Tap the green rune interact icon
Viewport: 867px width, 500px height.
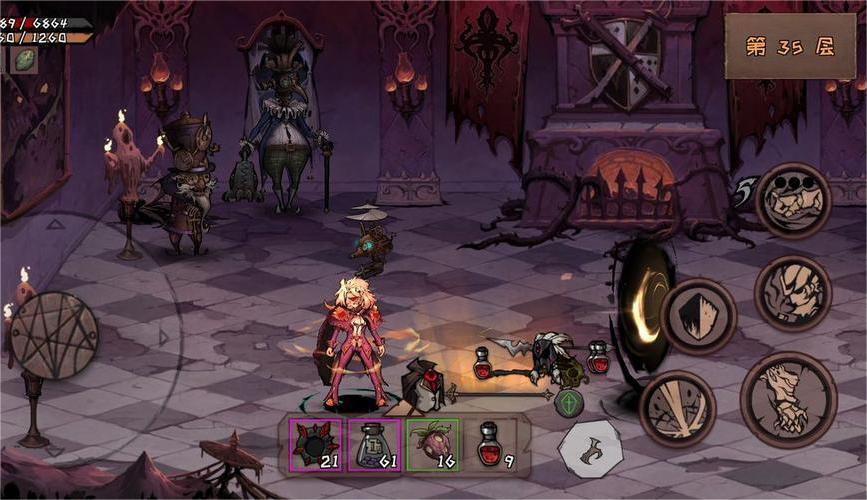click(x=568, y=403)
